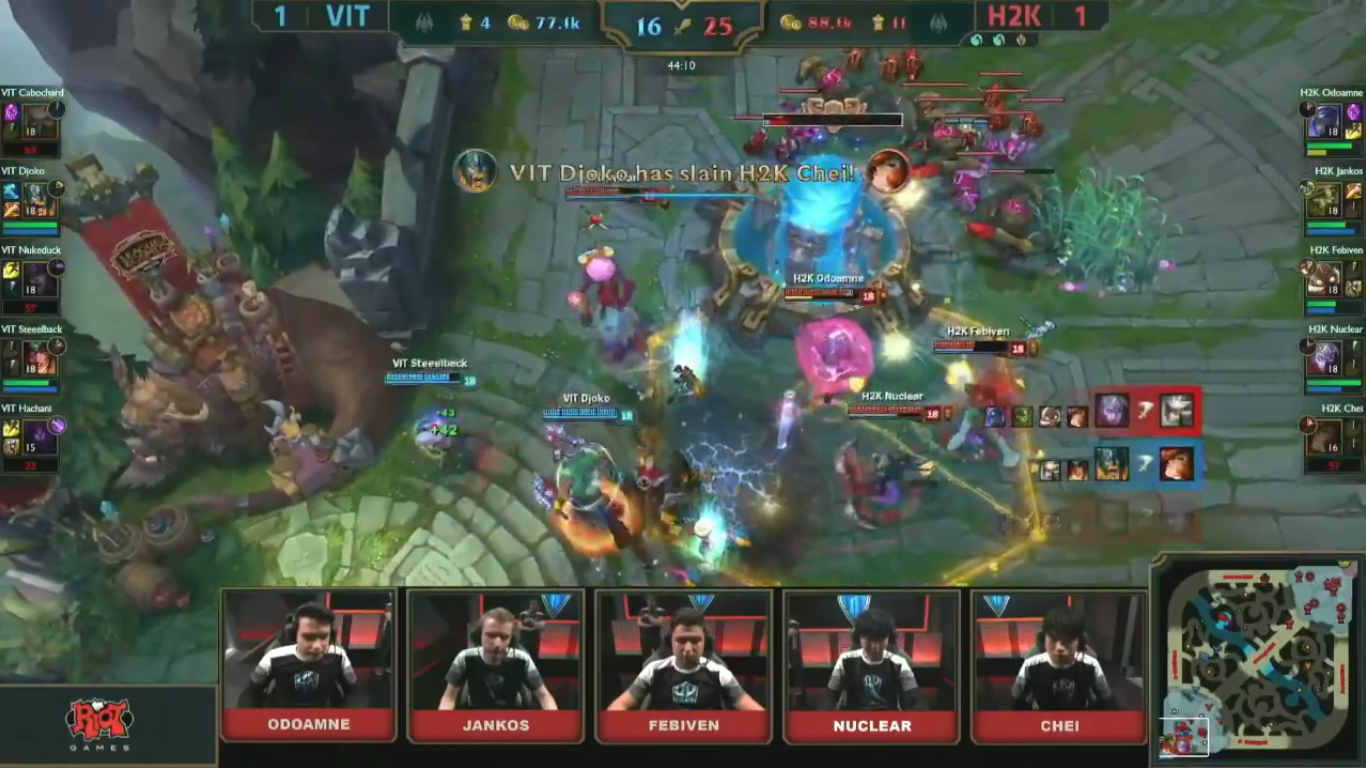Click H2K Chei's champion portrait in sidebar

(x=1325, y=436)
